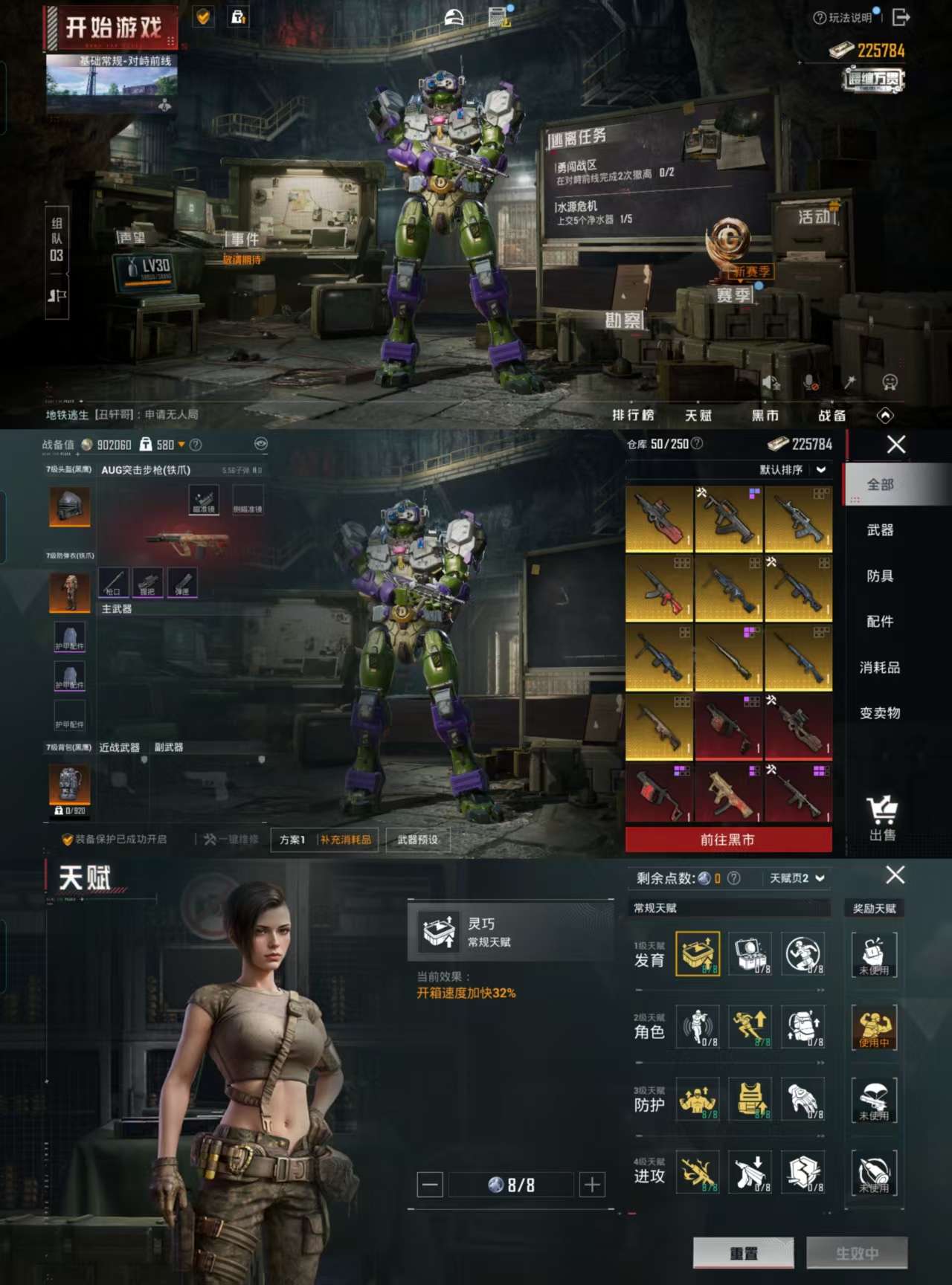Close the warehouse loadout panel
The width and height of the screenshot is (952, 1285).
click(x=896, y=445)
